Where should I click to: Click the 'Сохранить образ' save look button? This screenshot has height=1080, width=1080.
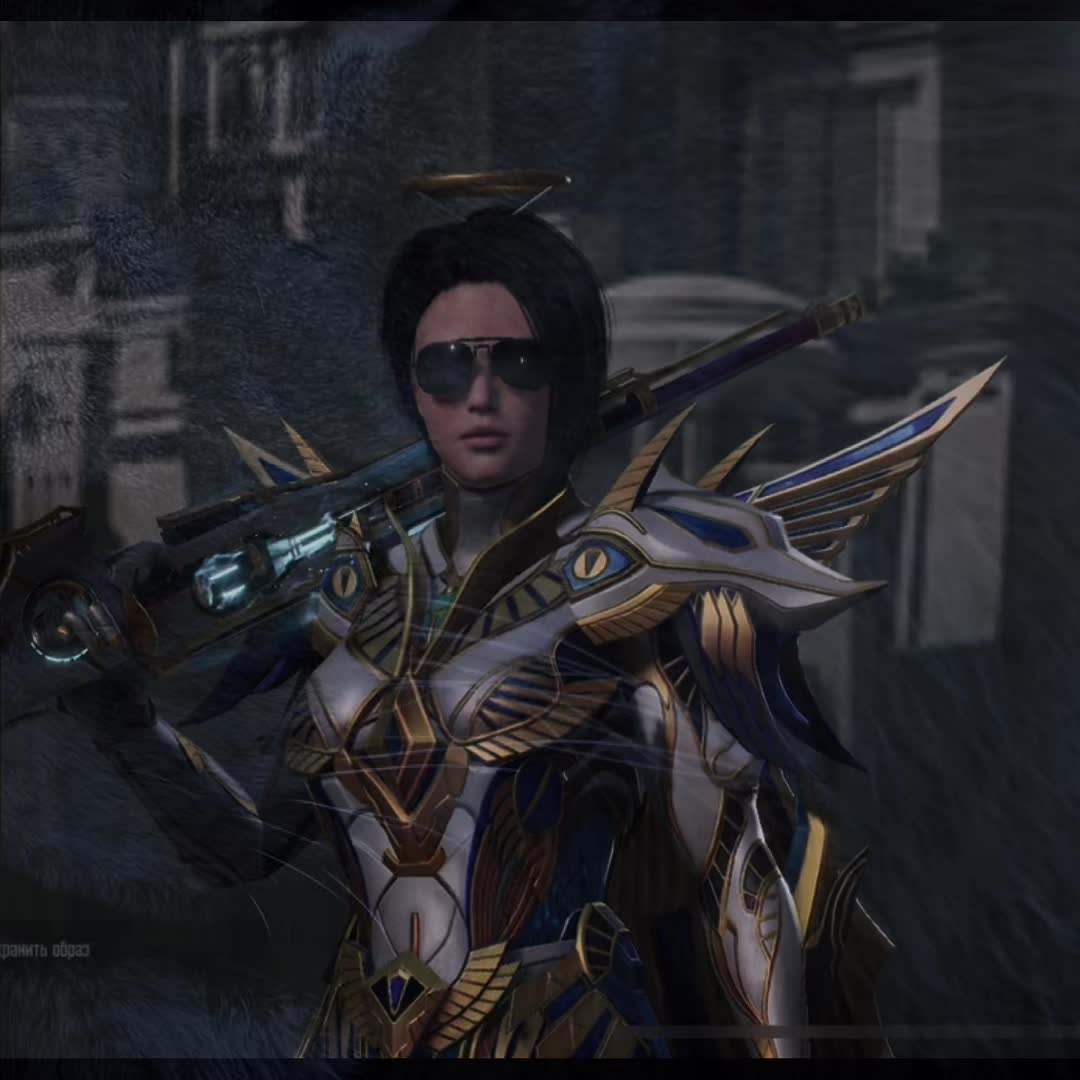pos(44,949)
